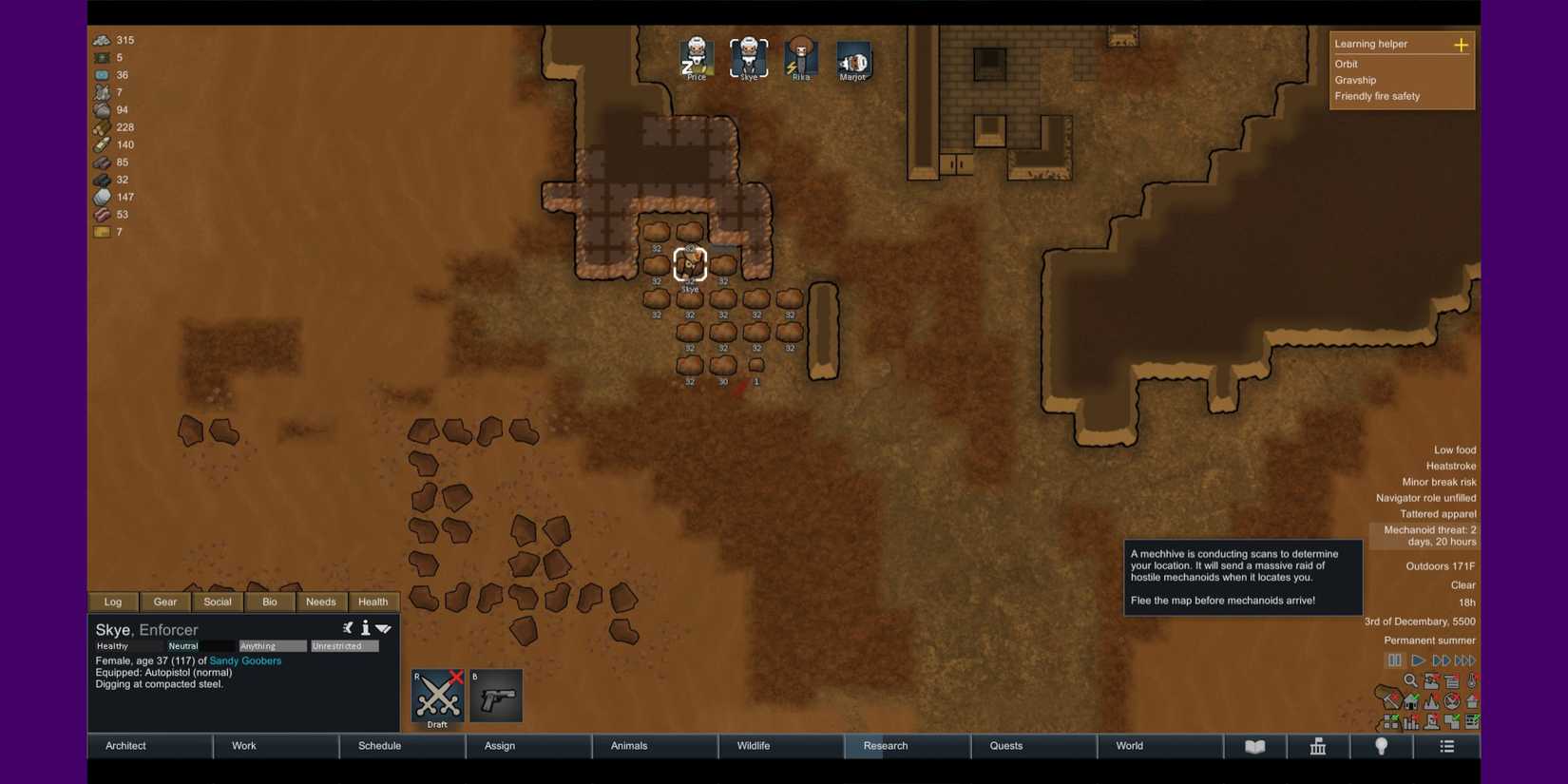Toggle the terrain overlay mountain icon

(1431, 701)
